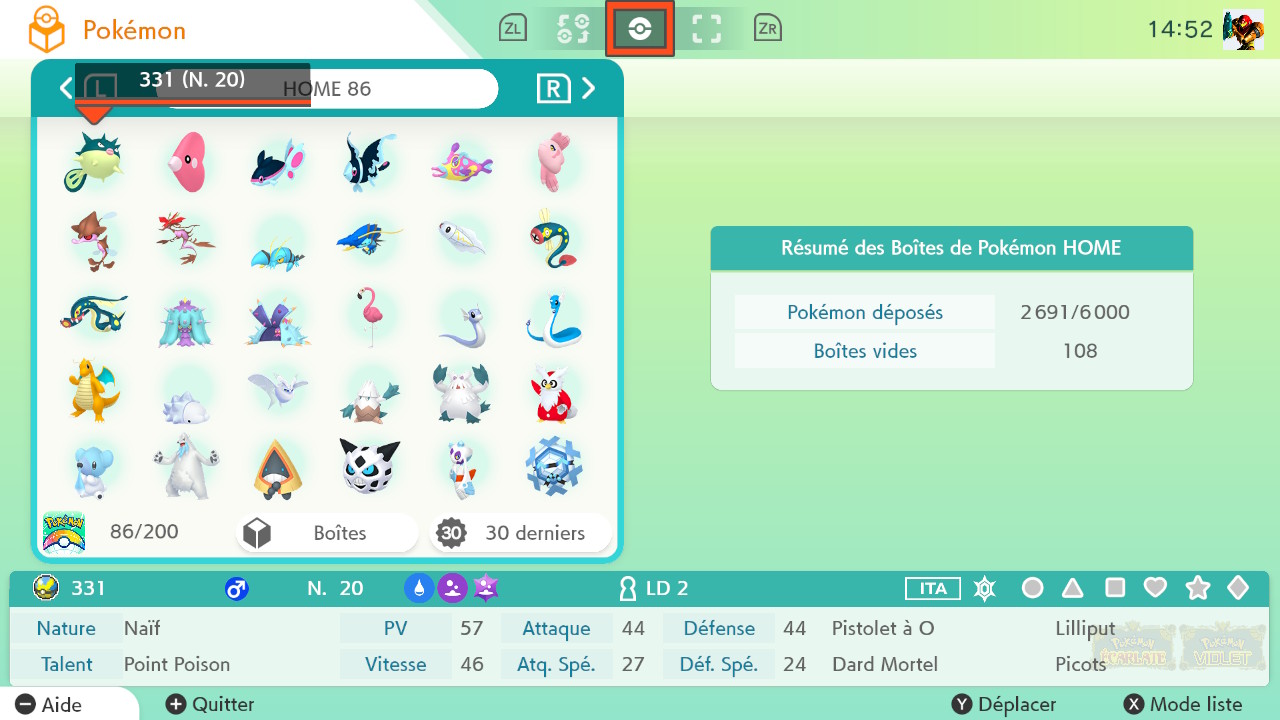The image size is (1280, 720).
Task: Toggle the heart marking
Action: (1155, 588)
